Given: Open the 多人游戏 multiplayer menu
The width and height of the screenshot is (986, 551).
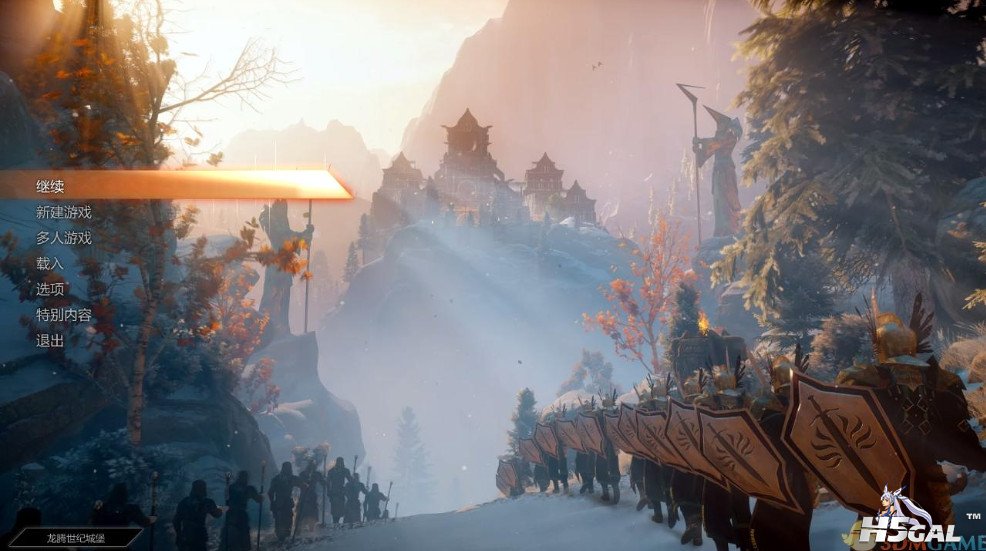Looking at the screenshot, I should [x=64, y=238].
